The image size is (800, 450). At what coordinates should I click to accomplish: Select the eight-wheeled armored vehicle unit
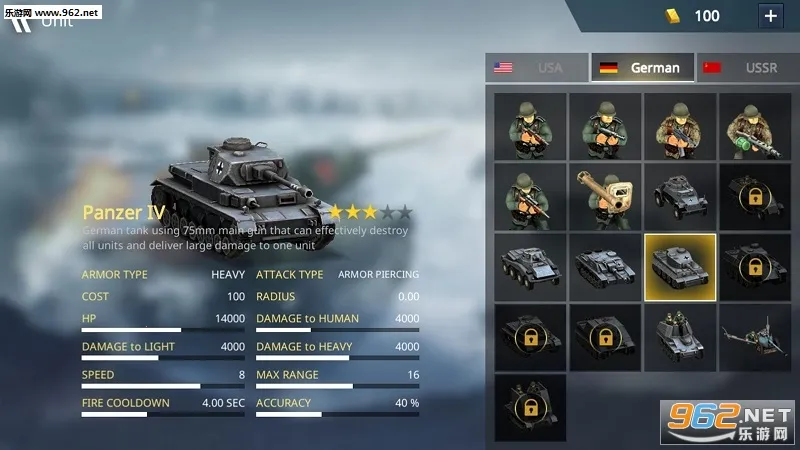pyautogui.click(x=530, y=267)
